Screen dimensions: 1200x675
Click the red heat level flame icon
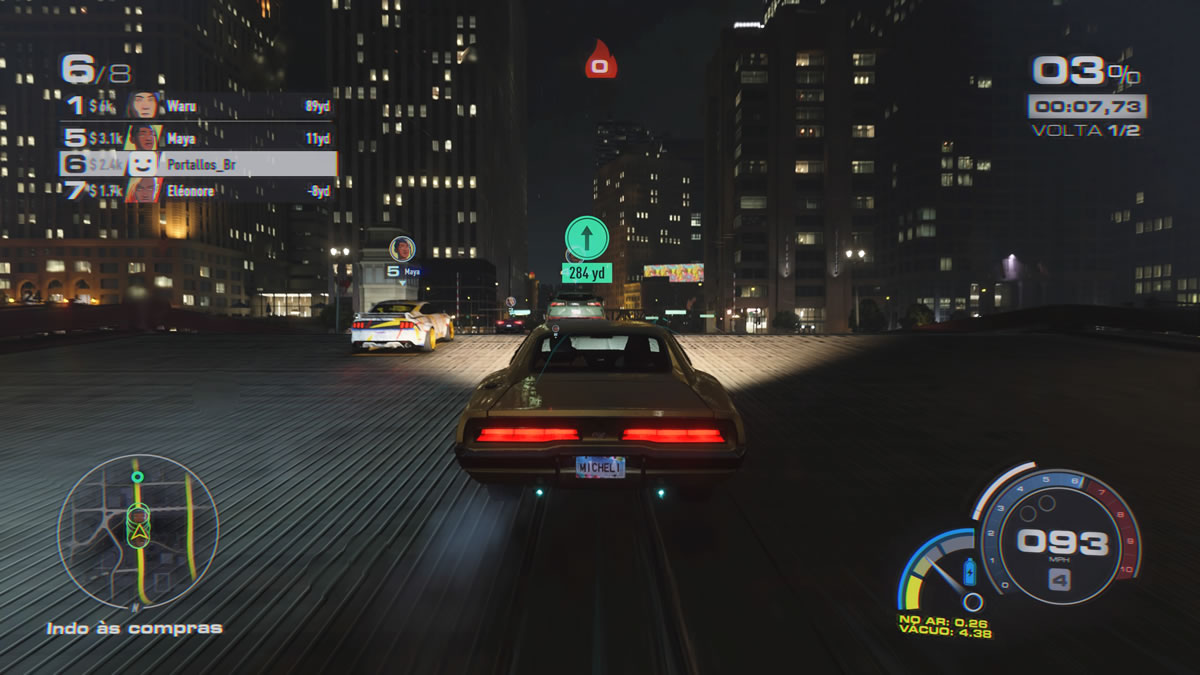coord(600,60)
